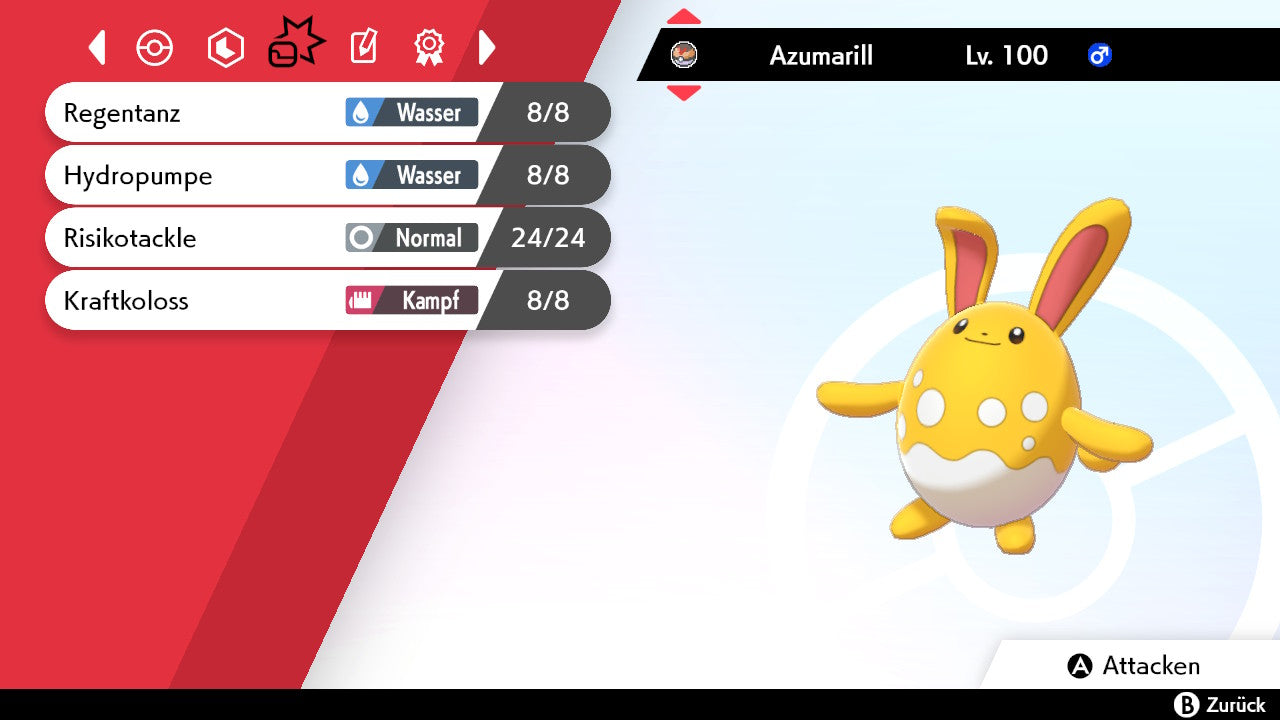1280x720 pixels.
Task: Go to previous summary page with left arrow
Action: [97, 47]
